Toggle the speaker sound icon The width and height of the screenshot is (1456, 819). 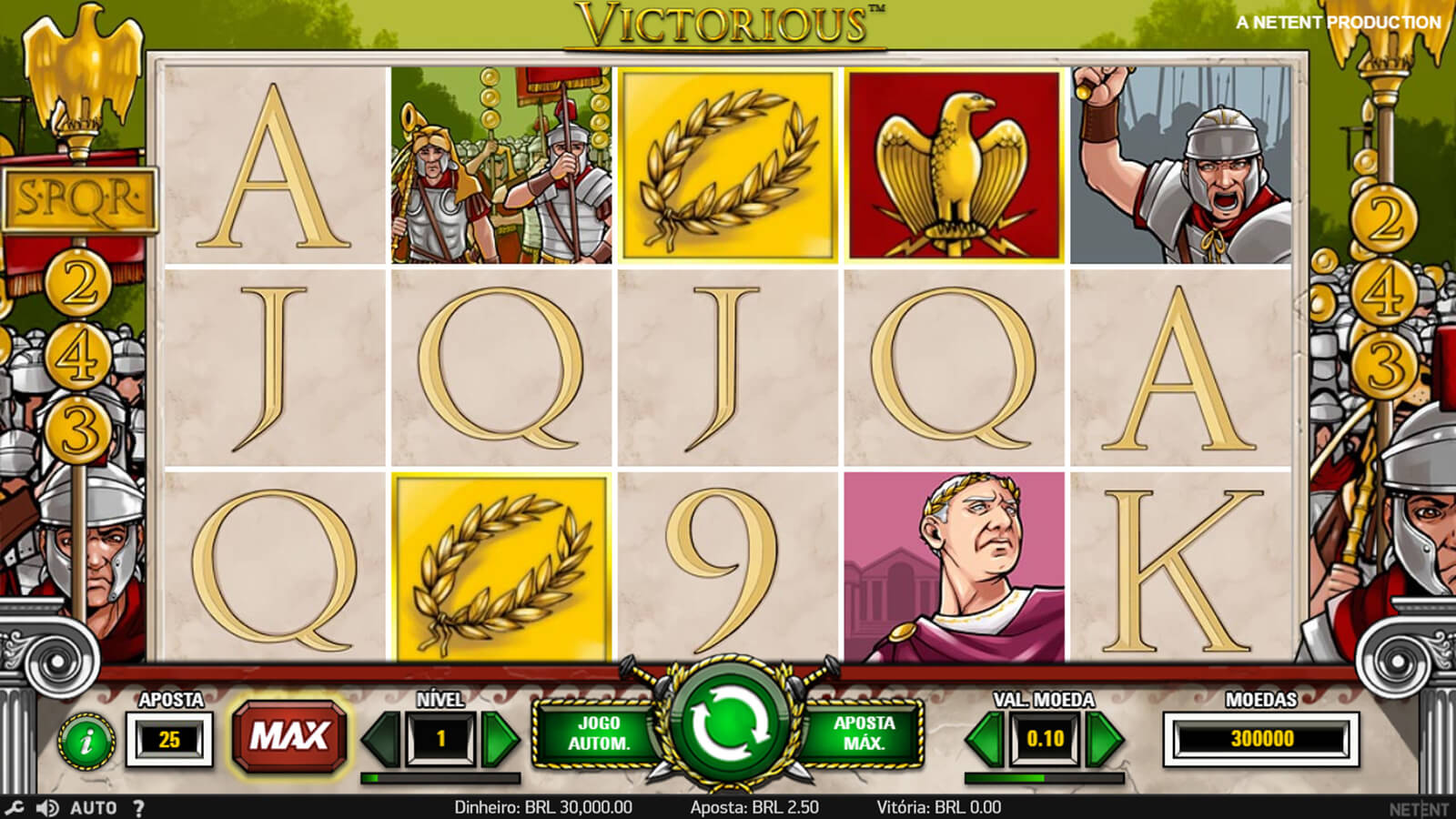47,807
